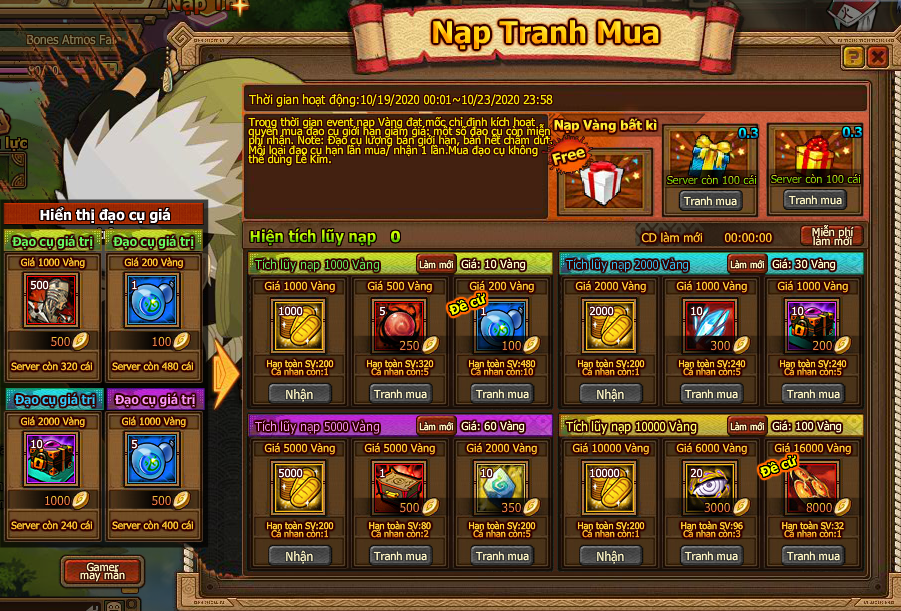Close the Nạp Tranh Mua window
Image resolution: width=901 pixels, height=611 pixels.
click(x=877, y=56)
